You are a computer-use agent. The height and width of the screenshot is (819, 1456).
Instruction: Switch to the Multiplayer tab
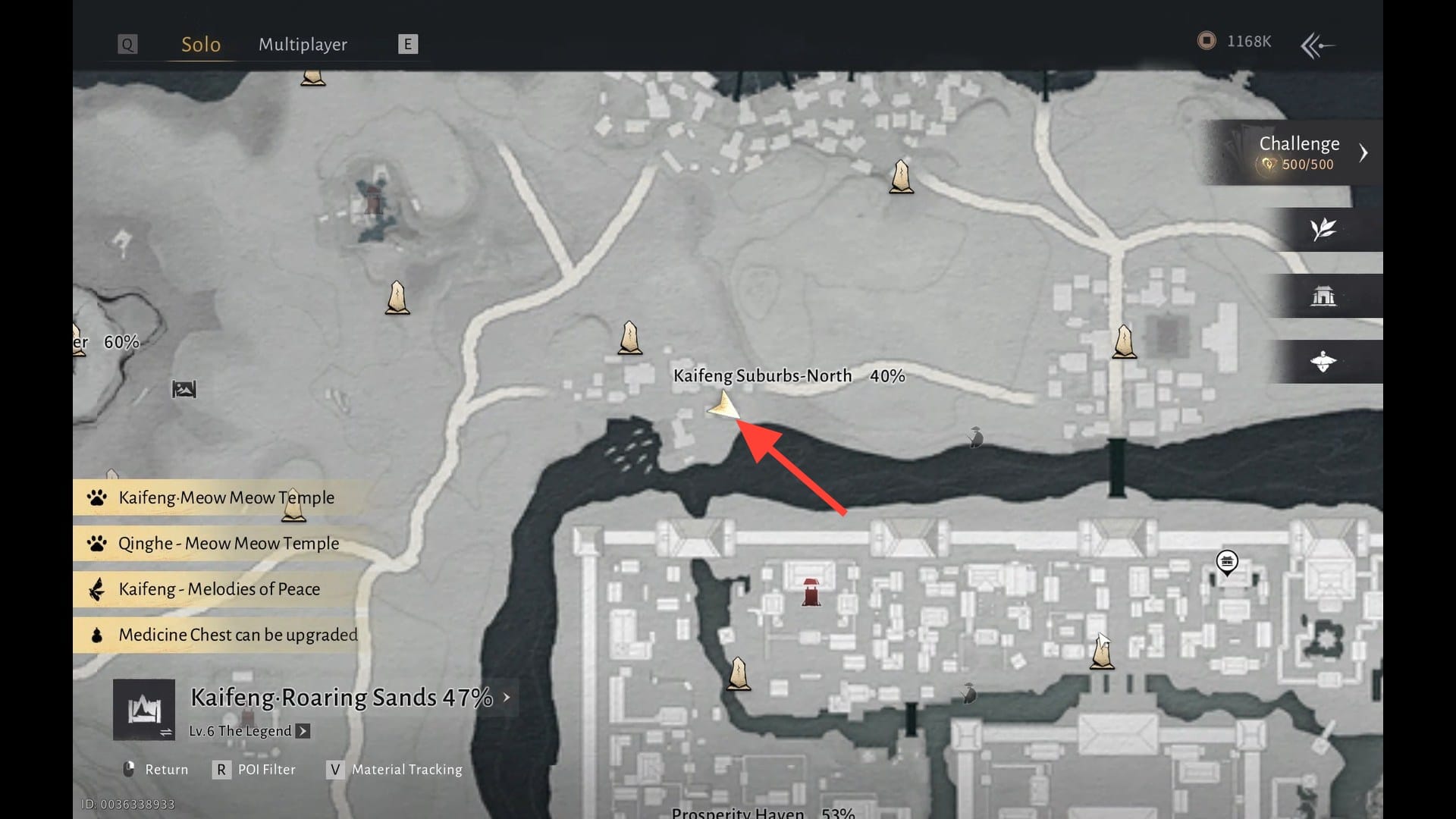pos(303,45)
